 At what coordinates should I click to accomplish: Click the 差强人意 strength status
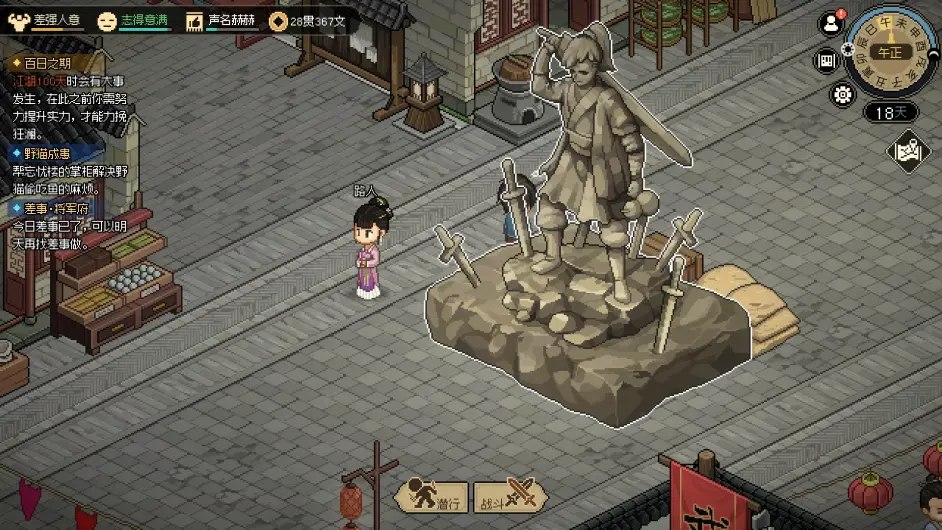point(47,20)
